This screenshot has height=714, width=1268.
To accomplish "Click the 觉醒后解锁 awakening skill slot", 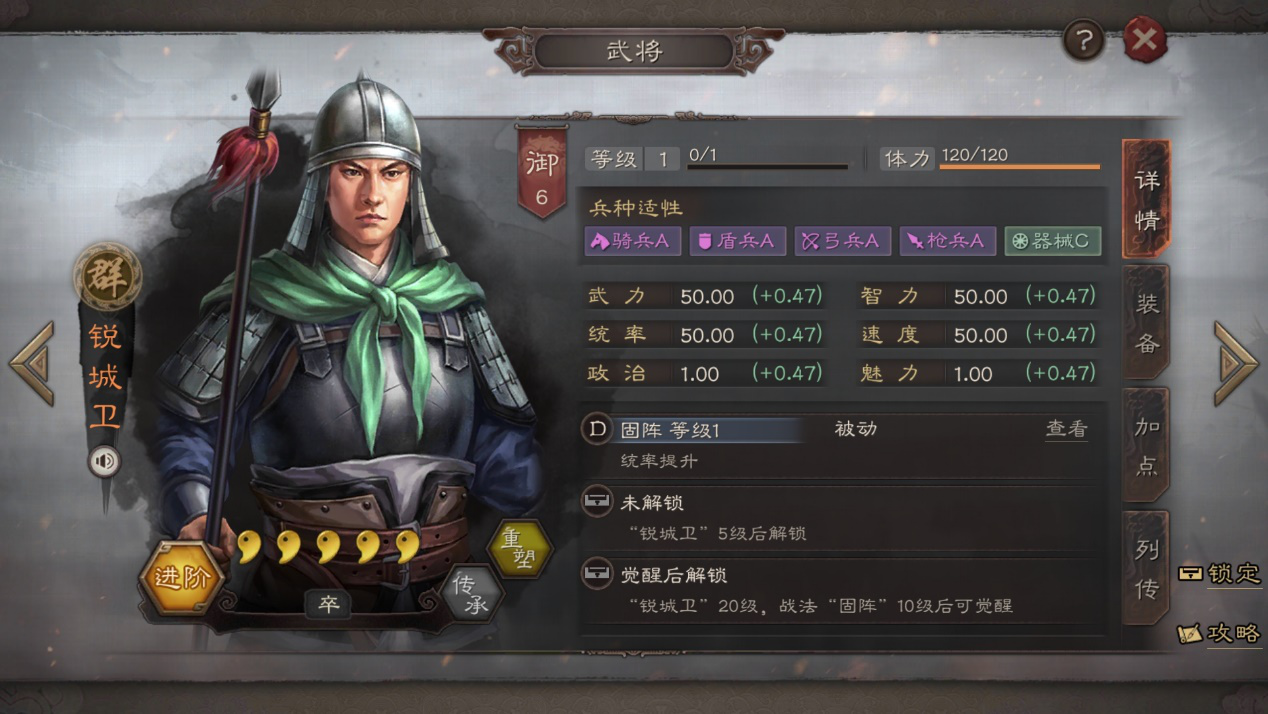I will click(840, 589).
